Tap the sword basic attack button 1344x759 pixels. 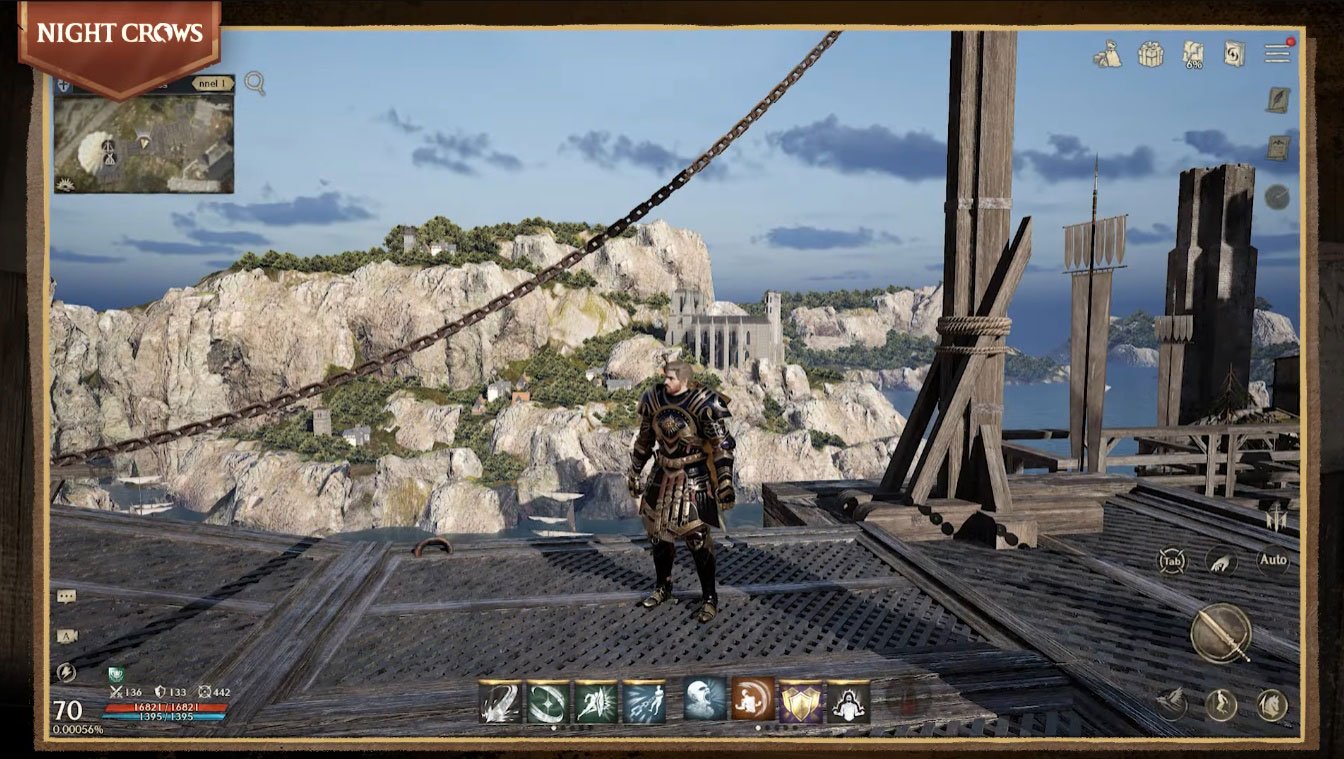(x=1221, y=633)
